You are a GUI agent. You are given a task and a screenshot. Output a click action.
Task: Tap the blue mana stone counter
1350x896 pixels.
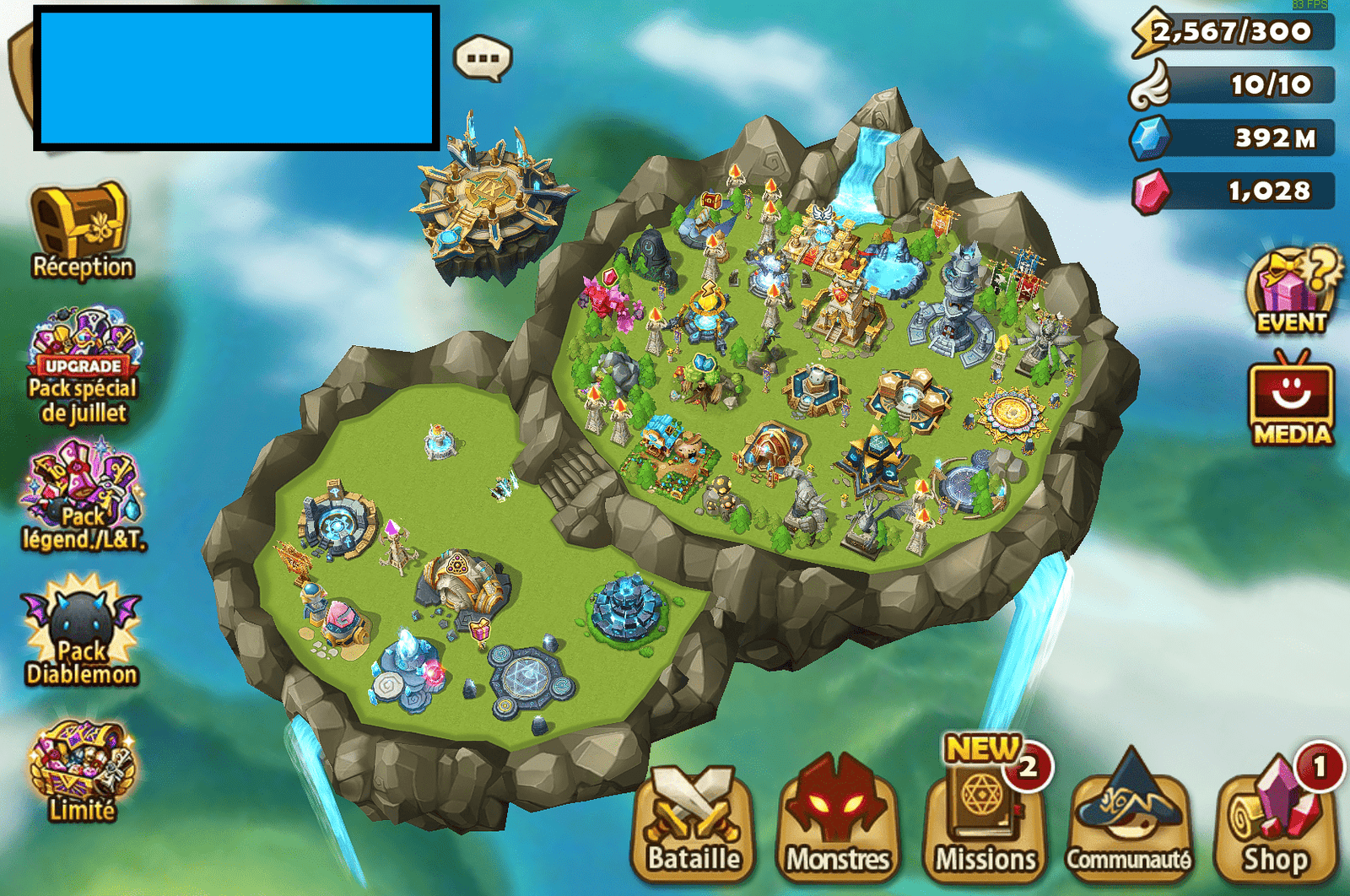coord(1233,138)
